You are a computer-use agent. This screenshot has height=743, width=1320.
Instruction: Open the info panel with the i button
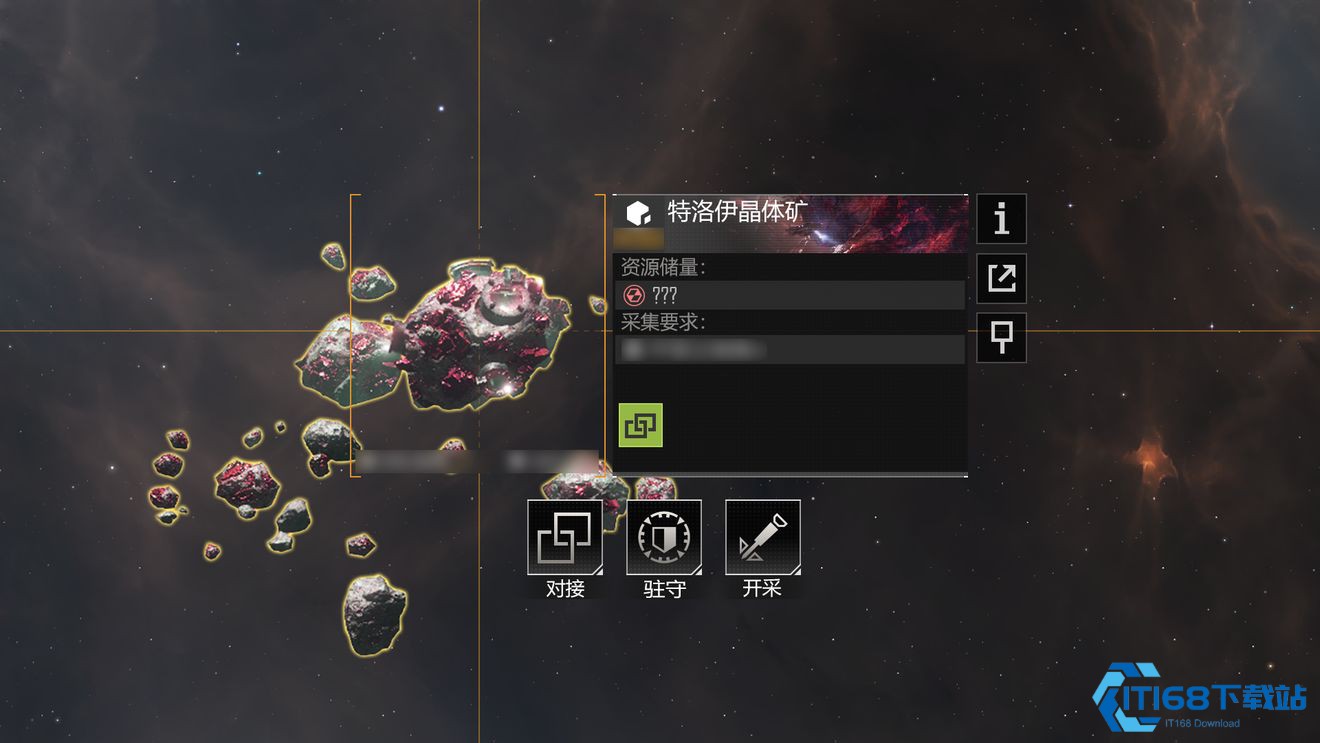tap(1001, 219)
